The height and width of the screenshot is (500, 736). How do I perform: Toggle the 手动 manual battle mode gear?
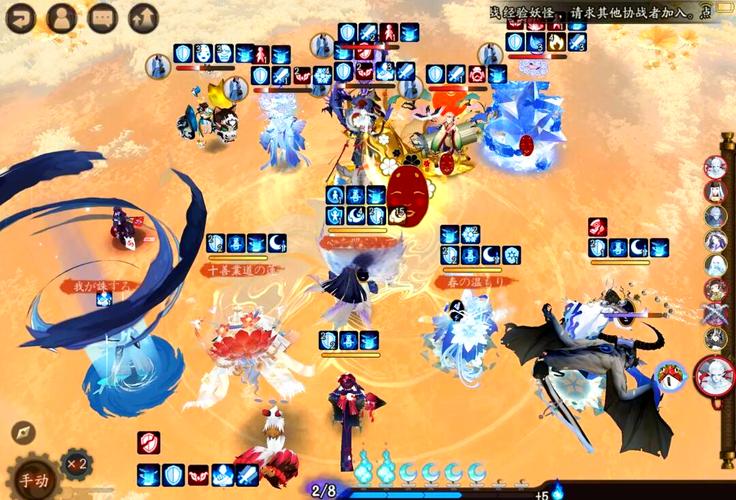click(x=33, y=478)
